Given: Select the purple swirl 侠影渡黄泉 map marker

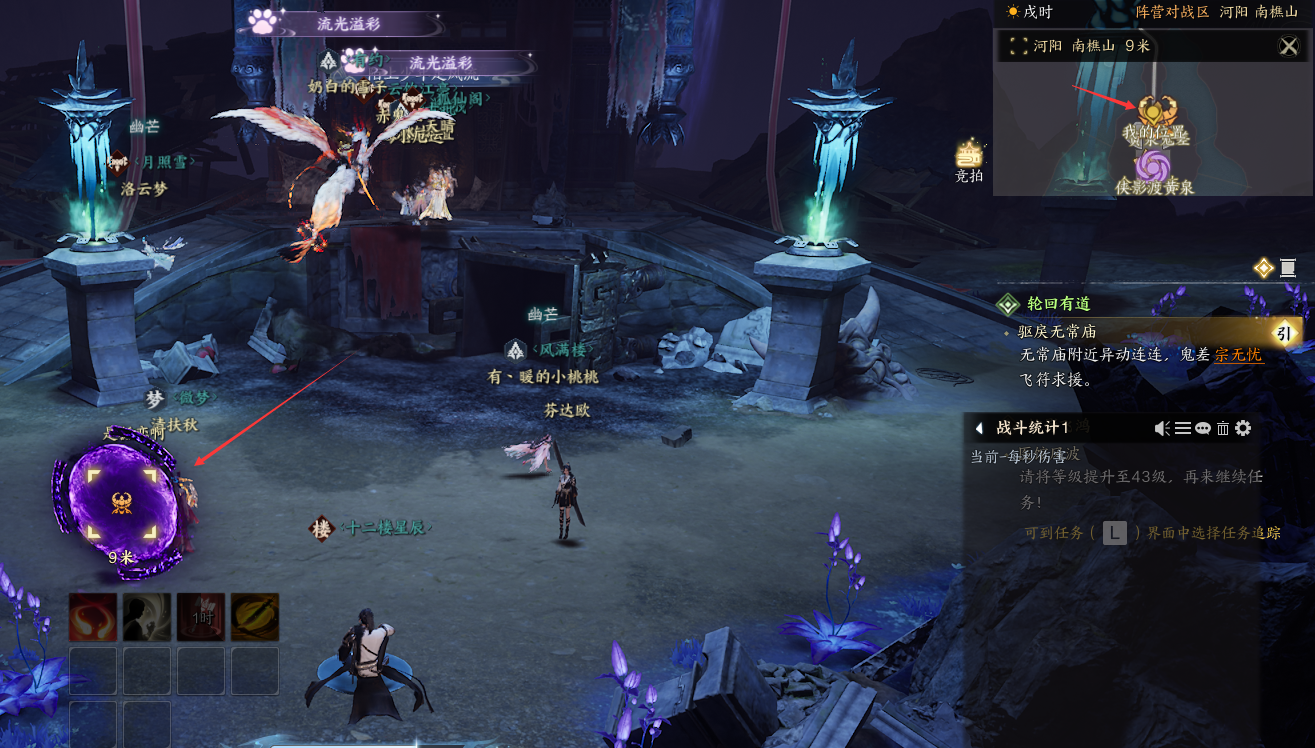Looking at the screenshot, I should (1151, 165).
